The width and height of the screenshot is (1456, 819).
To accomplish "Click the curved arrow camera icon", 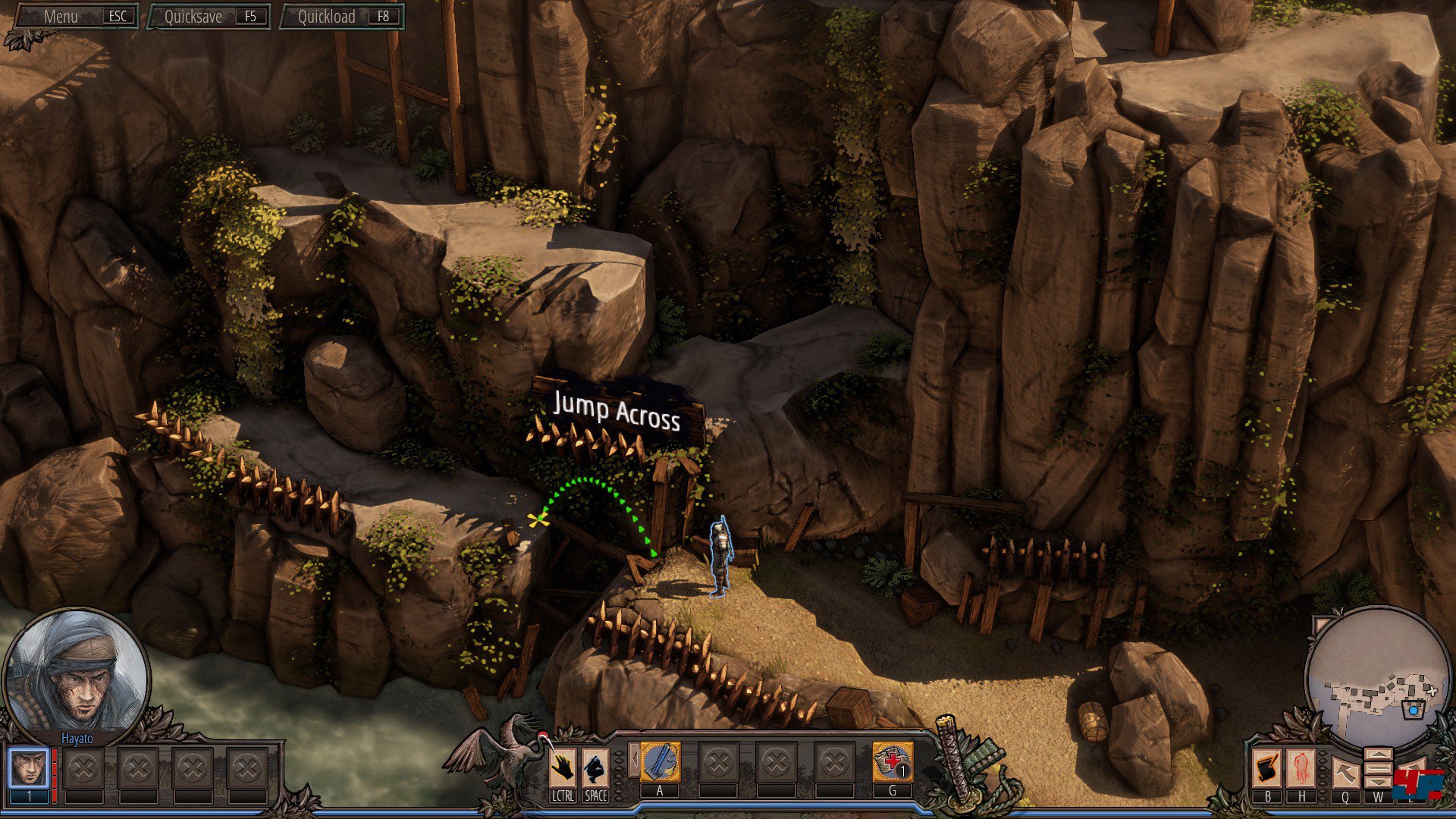I will click(x=1345, y=773).
